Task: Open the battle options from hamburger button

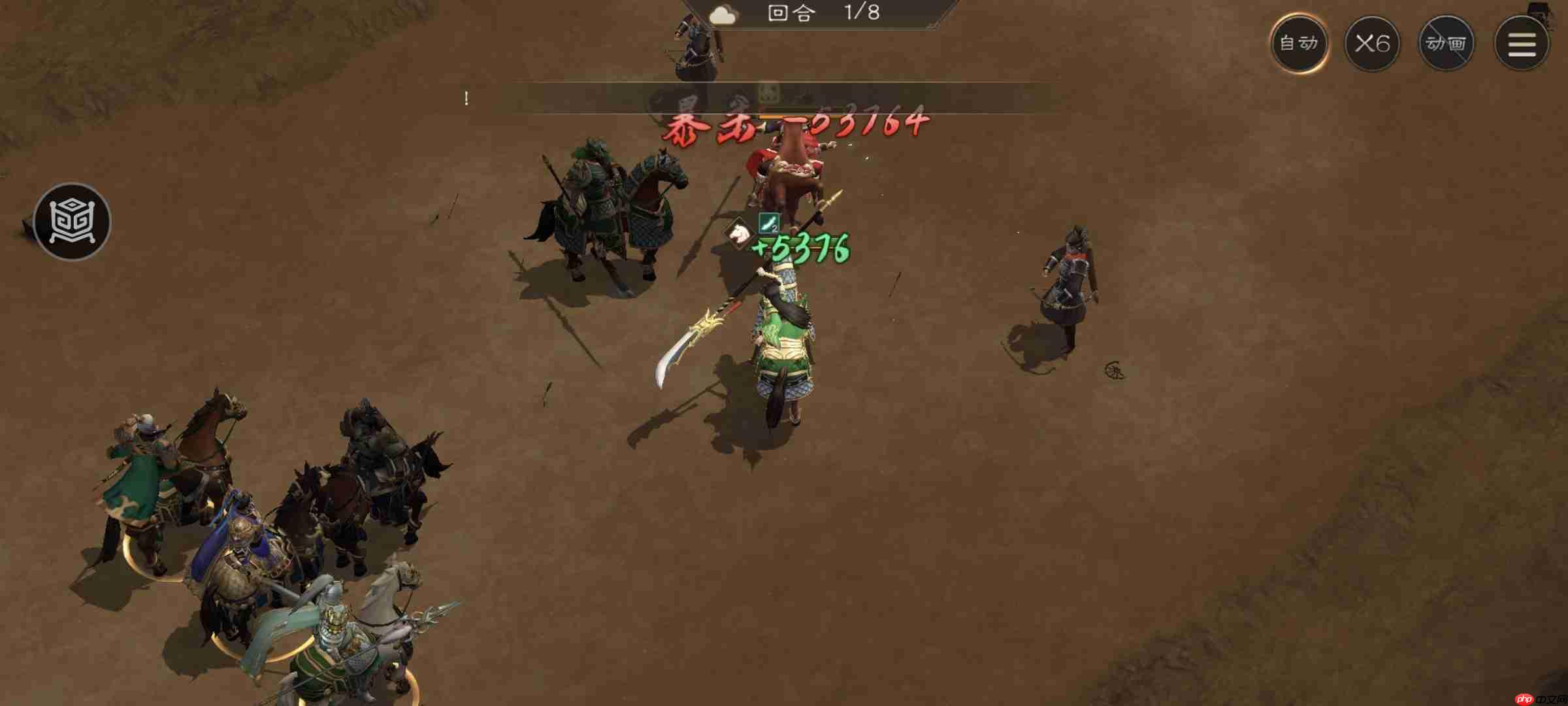Action: pyautogui.click(x=1522, y=42)
